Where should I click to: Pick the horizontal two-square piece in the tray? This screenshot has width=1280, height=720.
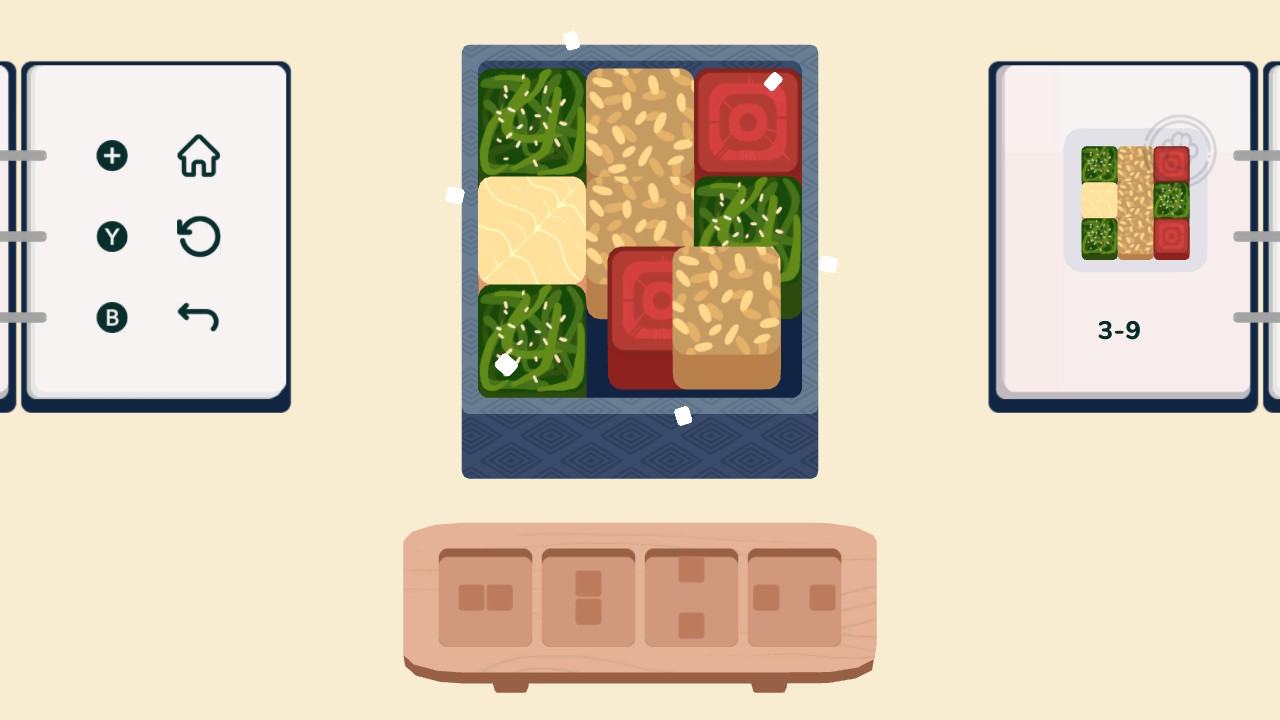click(484, 597)
